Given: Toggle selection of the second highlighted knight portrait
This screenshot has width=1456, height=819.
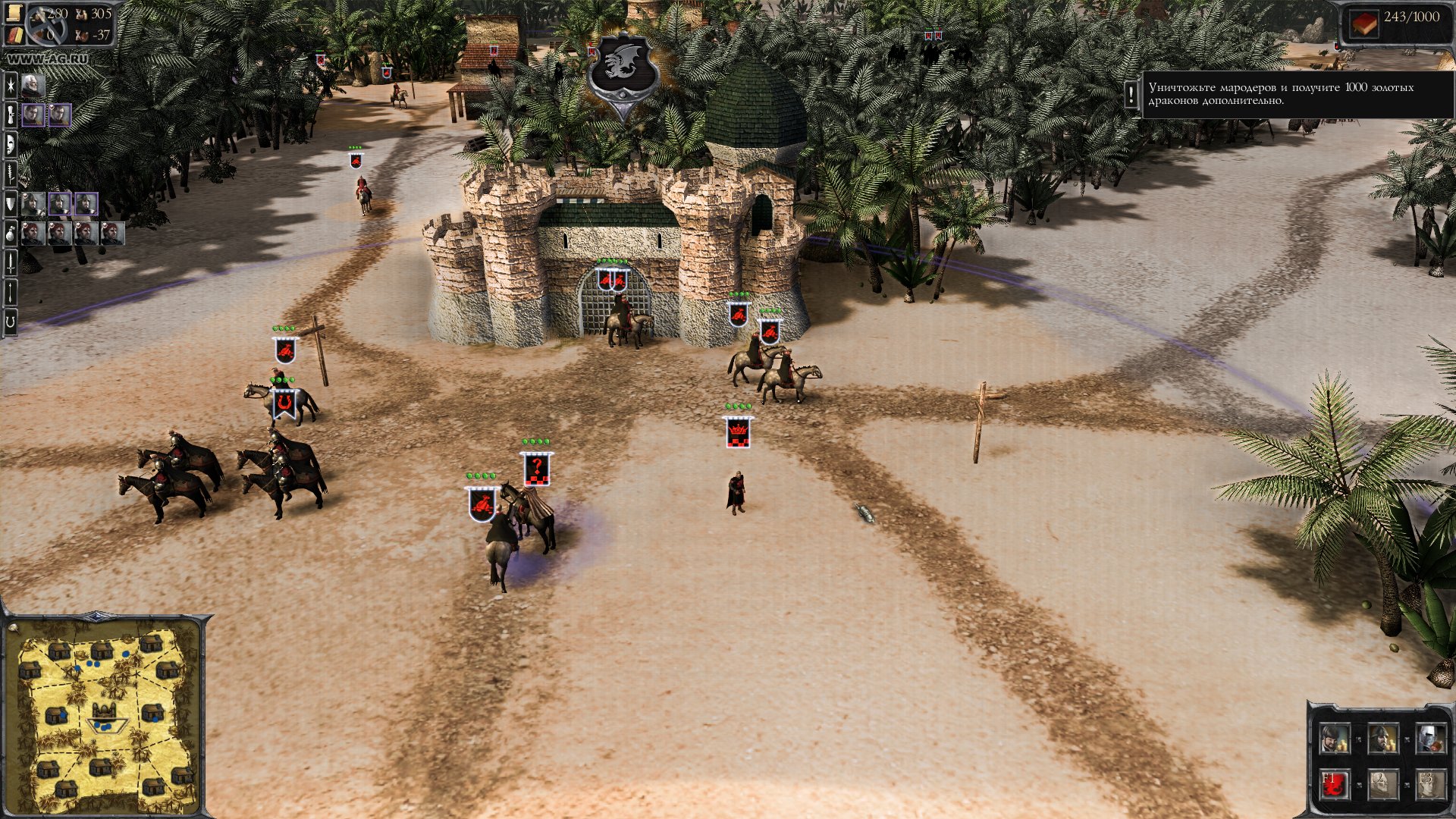Looking at the screenshot, I should pyautogui.click(x=86, y=205).
